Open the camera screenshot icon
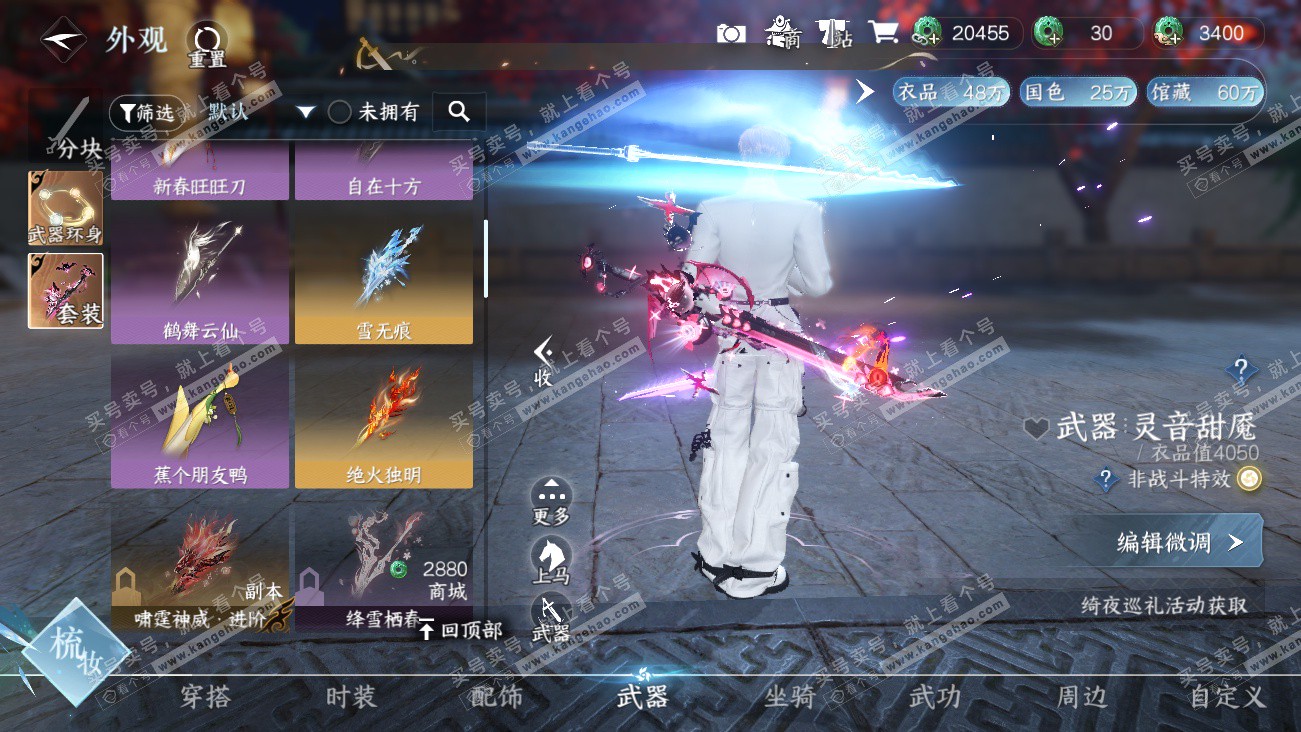This screenshot has width=1301, height=732. pos(731,33)
